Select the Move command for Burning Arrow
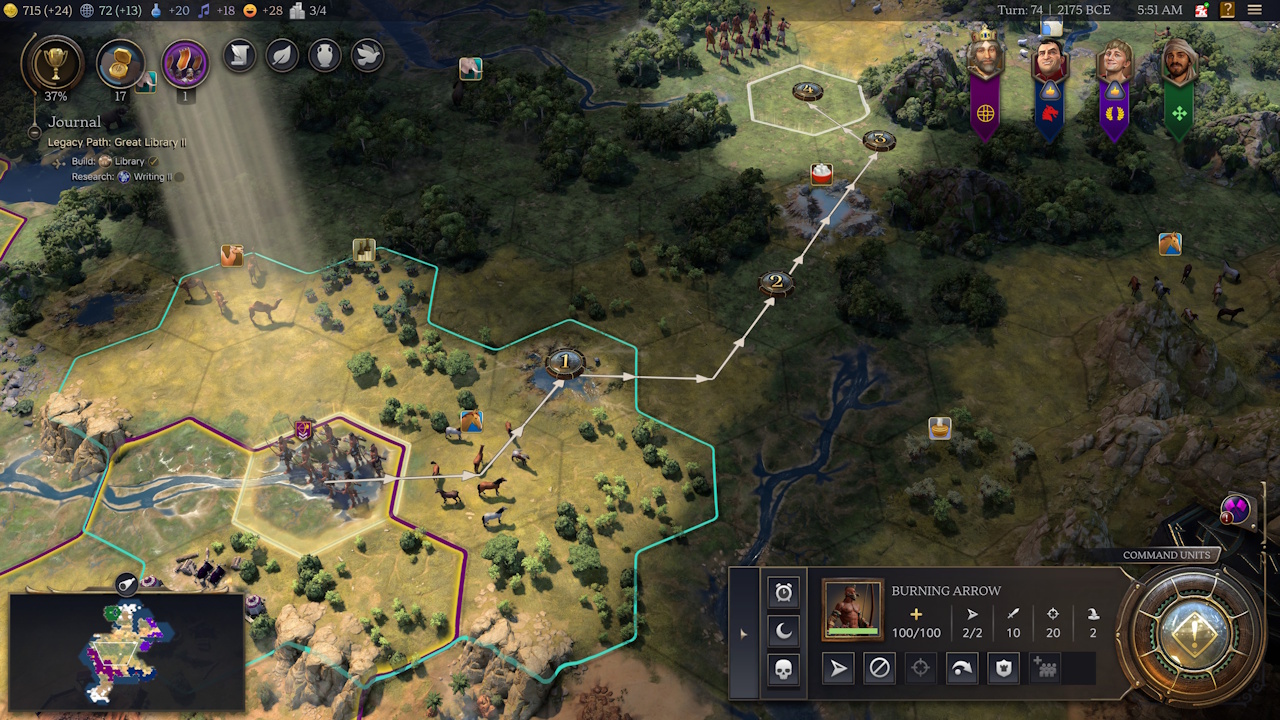Image resolution: width=1280 pixels, height=720 pixels. 838,668
